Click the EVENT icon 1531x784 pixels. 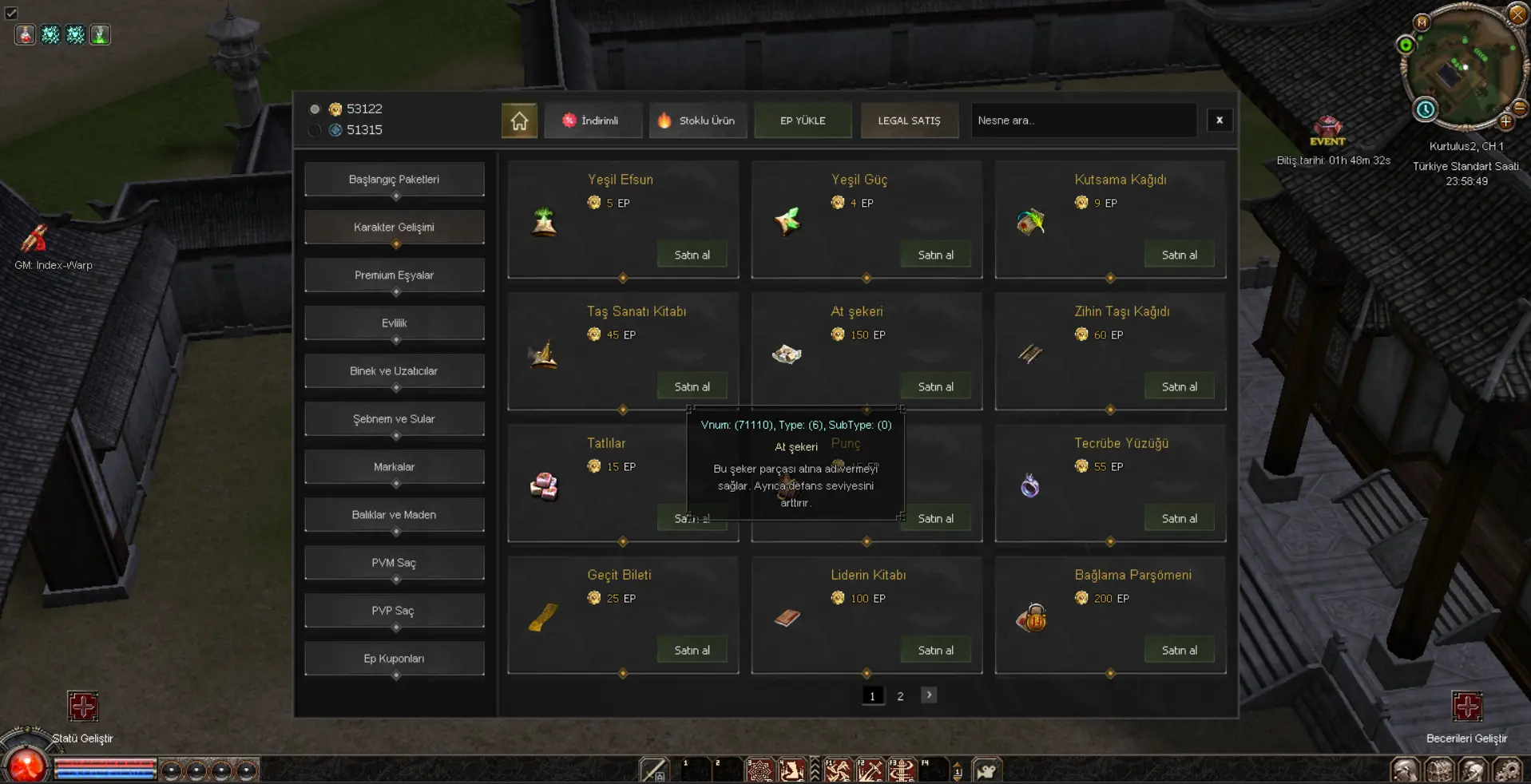1327,130
